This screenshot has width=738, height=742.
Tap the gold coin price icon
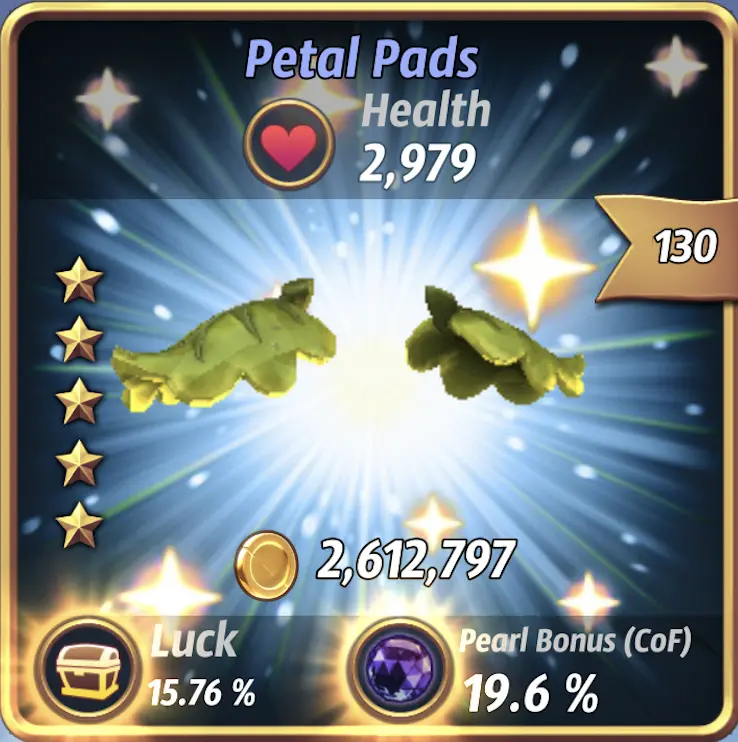click(266, 564)
